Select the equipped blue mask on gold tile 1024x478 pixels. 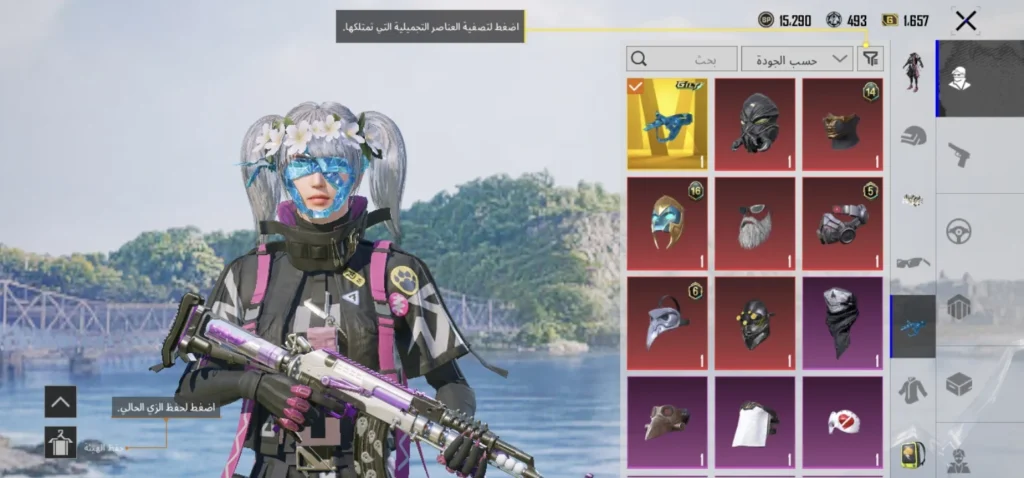pyautogui.click(x=667, y=124)
